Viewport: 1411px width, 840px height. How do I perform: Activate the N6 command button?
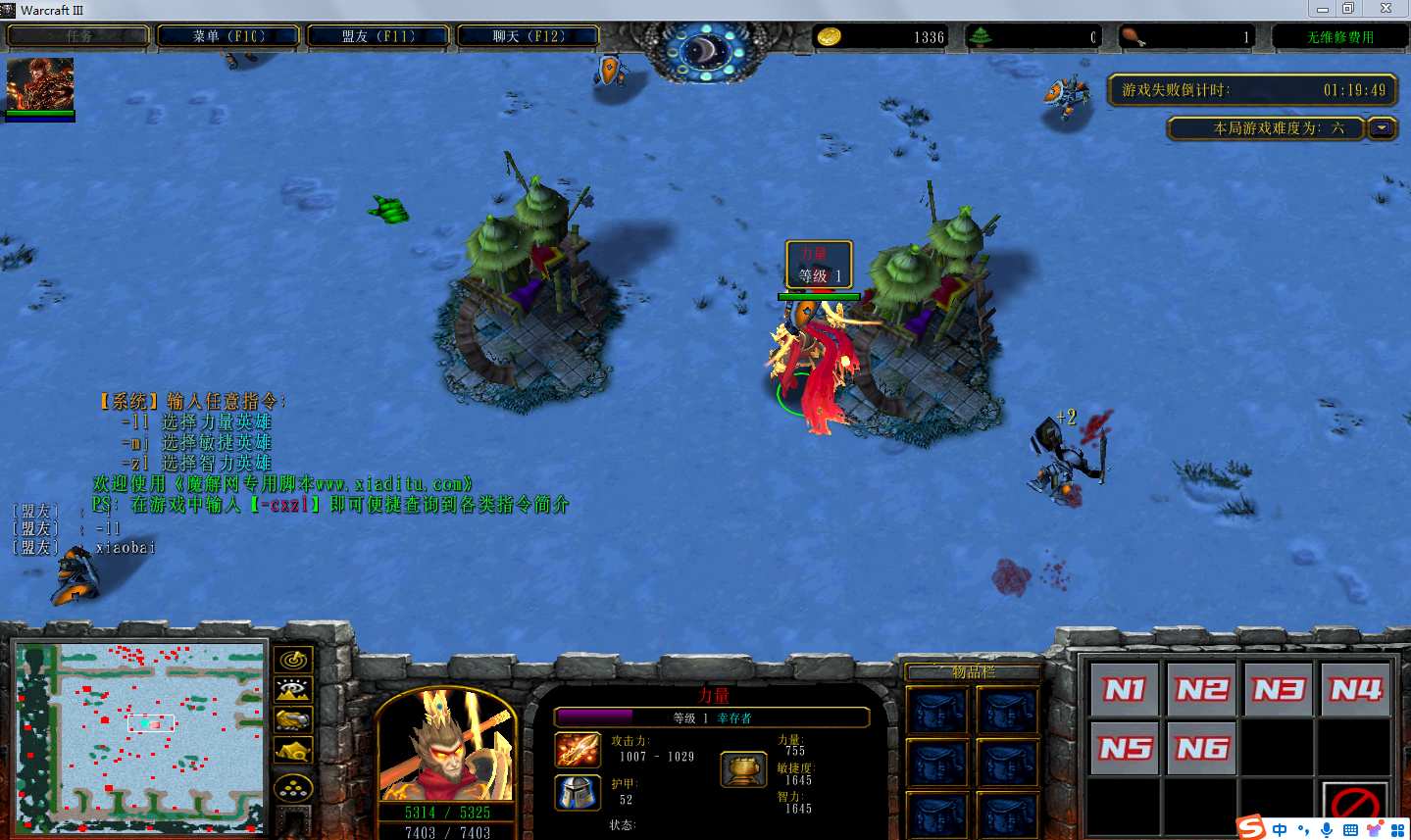tap(1202, 749)
